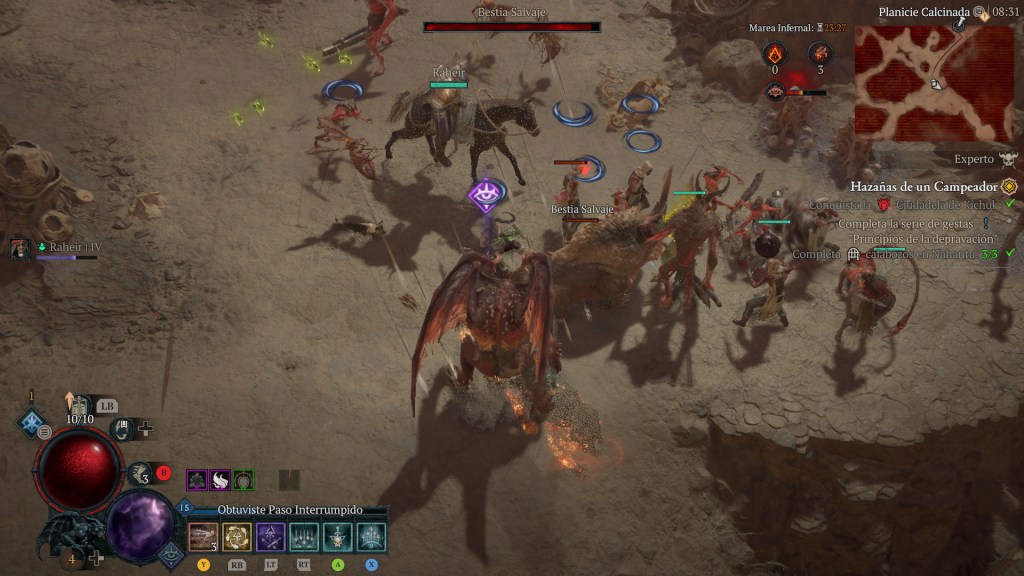Cast the teal skull totem skill
This screenshot has width=1024, height=576.
pos(338,537)
